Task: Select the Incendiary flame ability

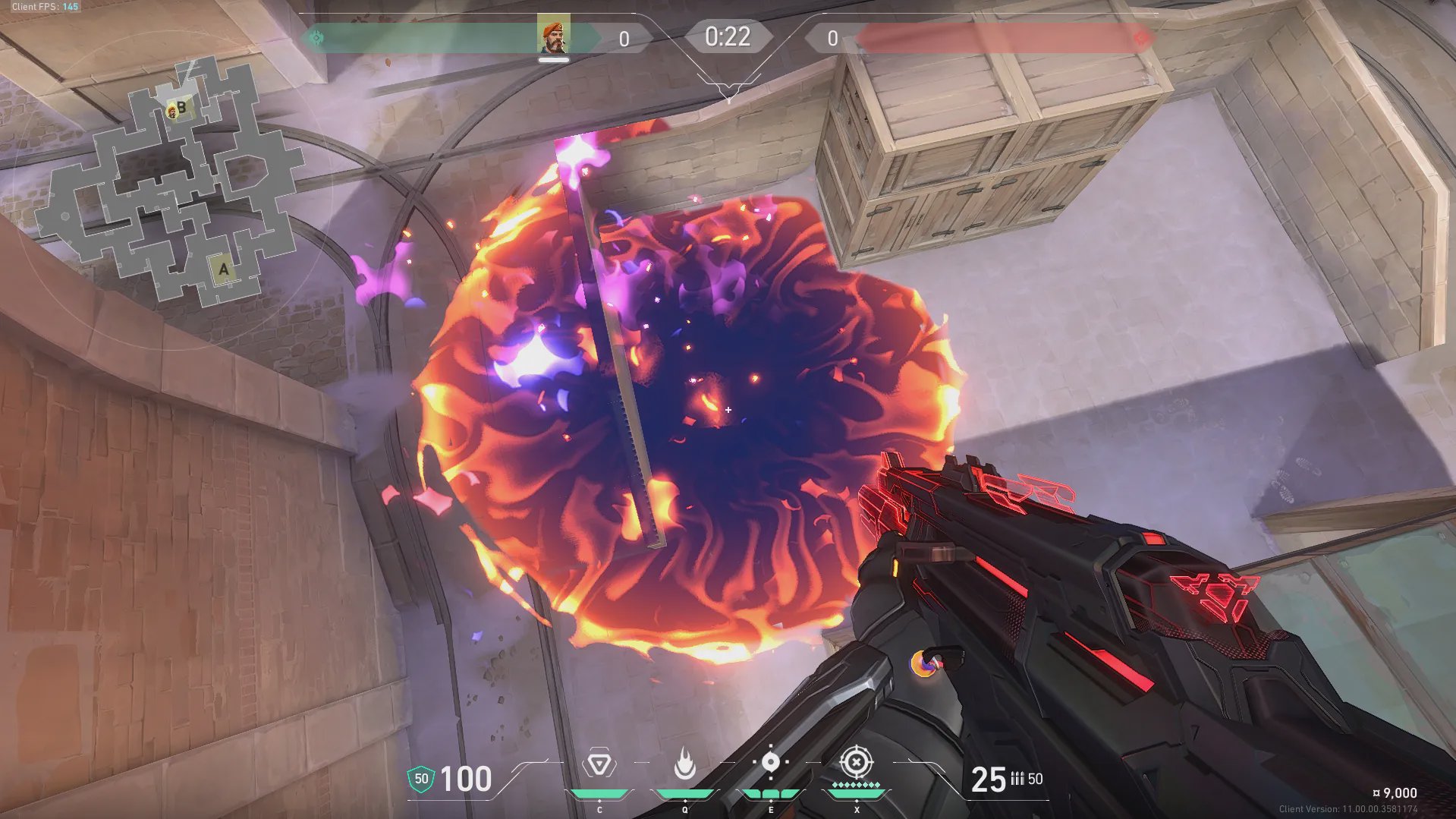Action: pos(684,764)
